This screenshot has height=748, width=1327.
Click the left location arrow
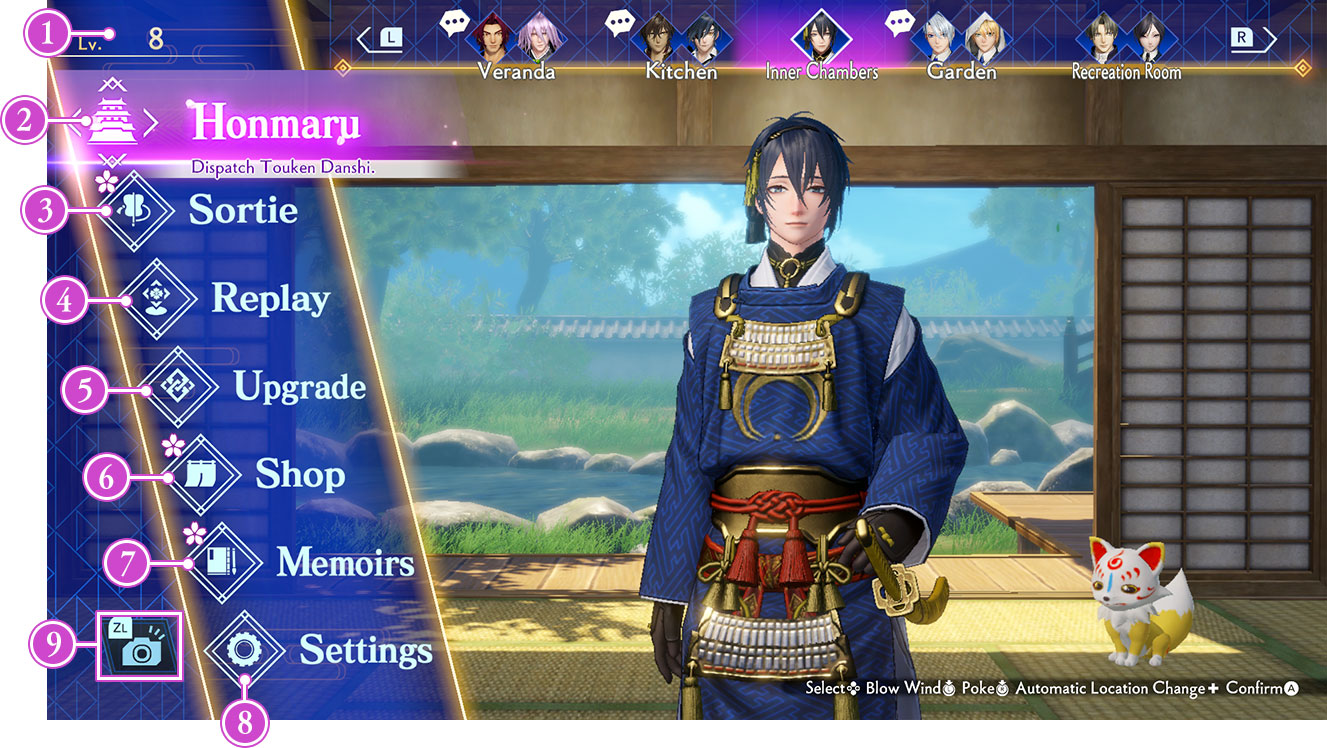[381, 39]
